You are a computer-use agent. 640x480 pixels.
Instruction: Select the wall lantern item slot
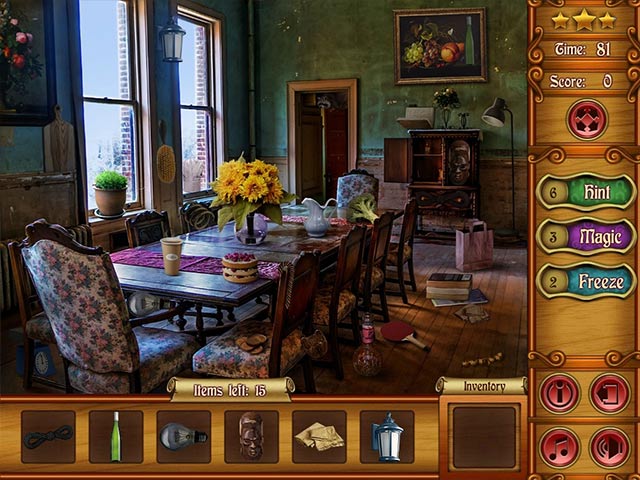point(387,437)
